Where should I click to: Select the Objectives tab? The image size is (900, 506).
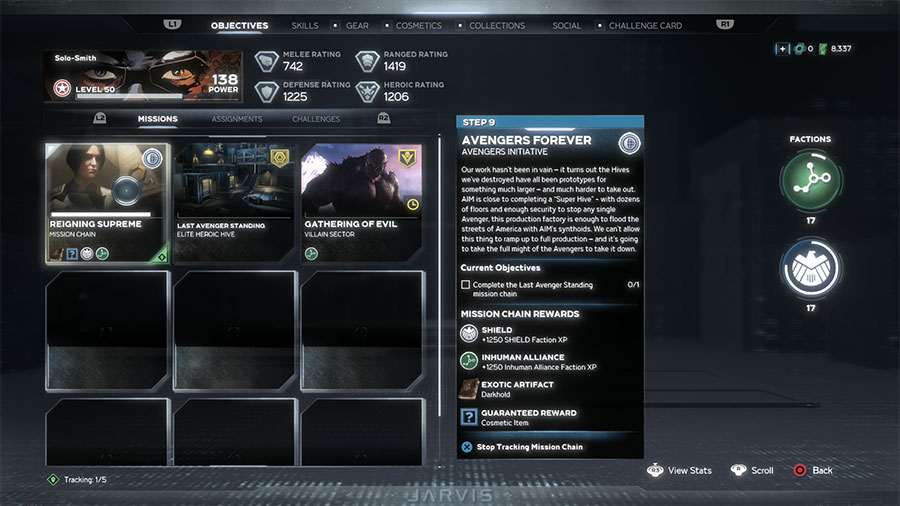pos(239,26)
